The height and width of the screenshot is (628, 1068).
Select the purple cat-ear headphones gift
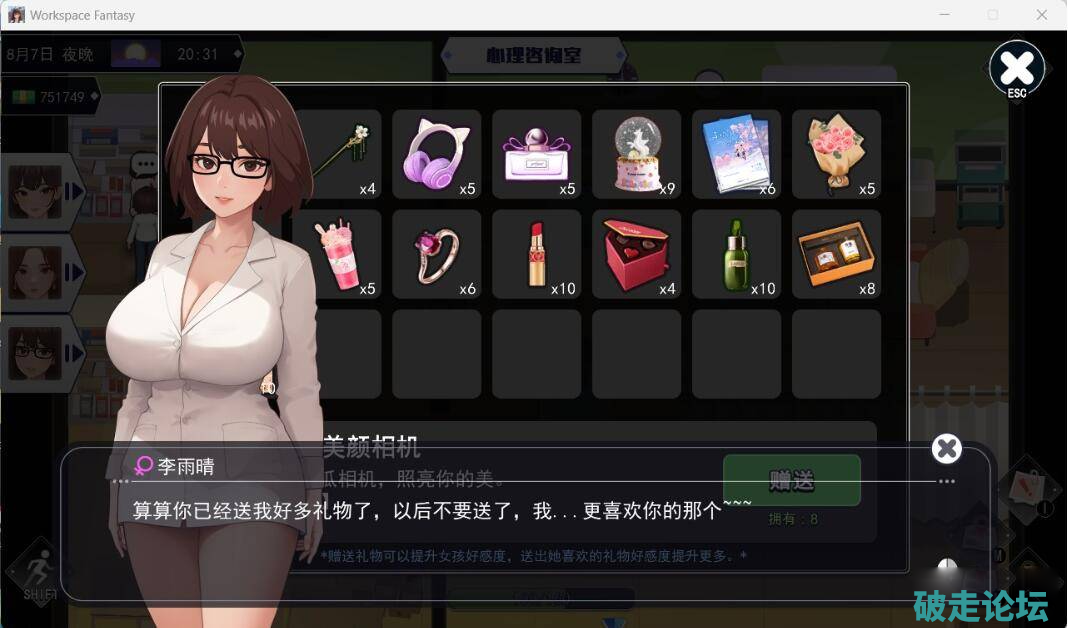point(436,154)
